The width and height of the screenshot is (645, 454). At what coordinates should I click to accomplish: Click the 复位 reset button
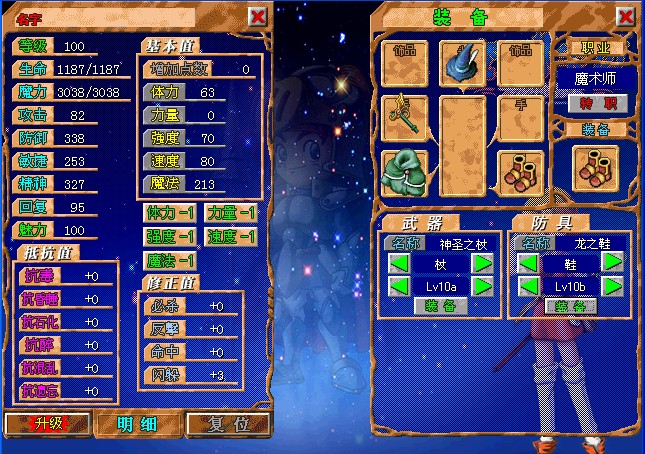(227, 423)
